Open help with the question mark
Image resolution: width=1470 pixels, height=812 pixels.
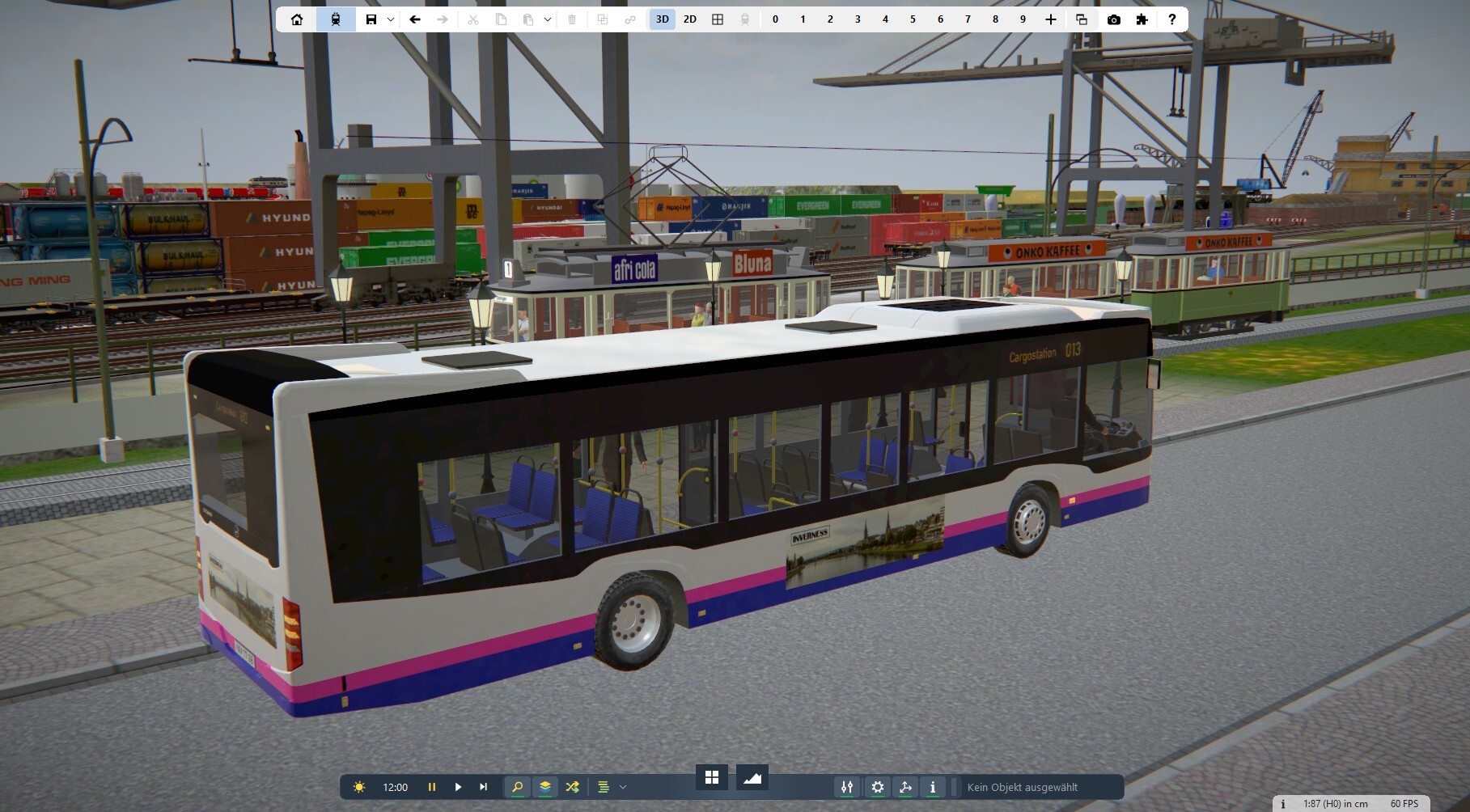pyautogui.click(x=1171, y=19)
